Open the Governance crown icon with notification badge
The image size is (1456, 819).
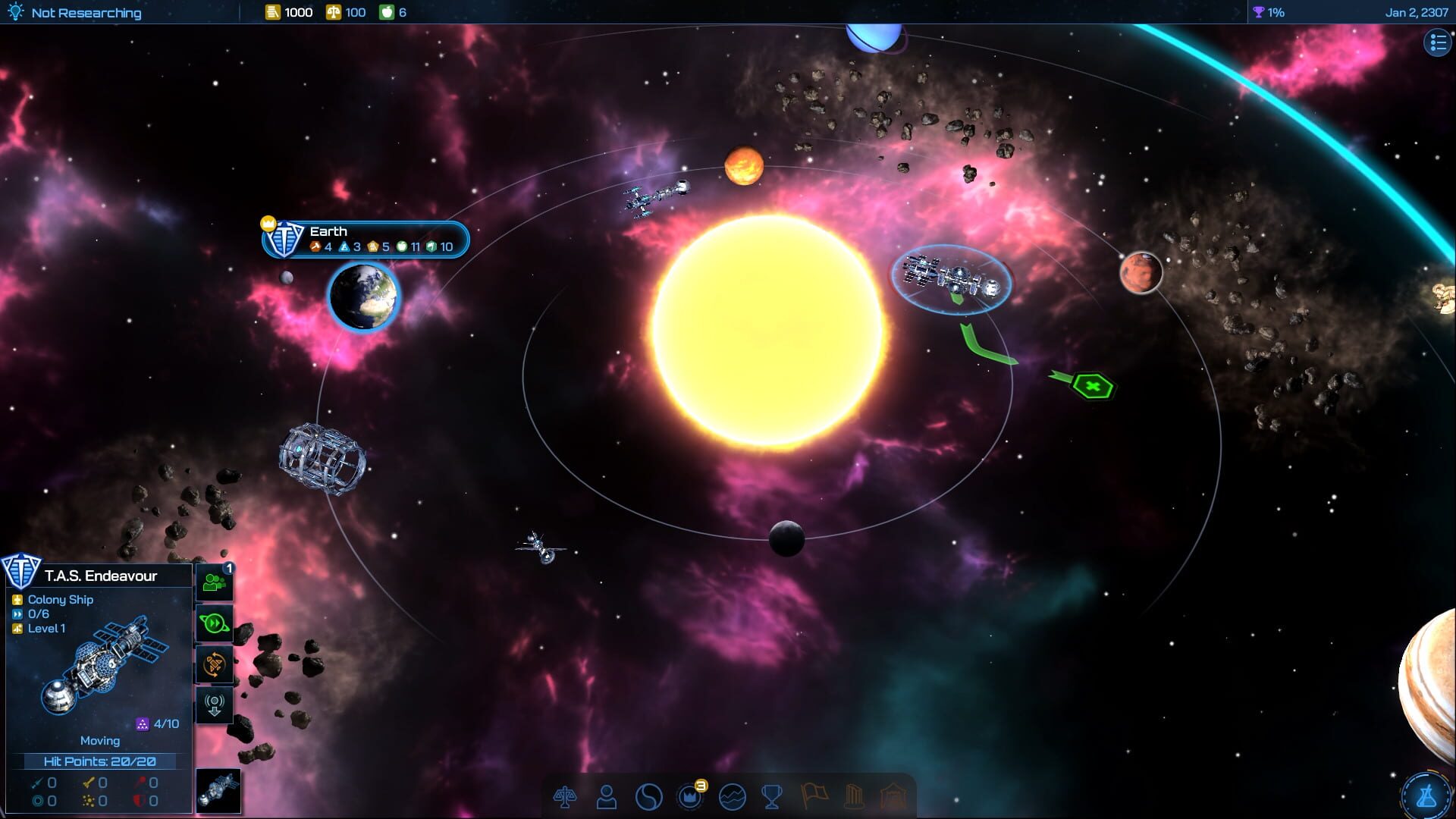click(692, 797)
